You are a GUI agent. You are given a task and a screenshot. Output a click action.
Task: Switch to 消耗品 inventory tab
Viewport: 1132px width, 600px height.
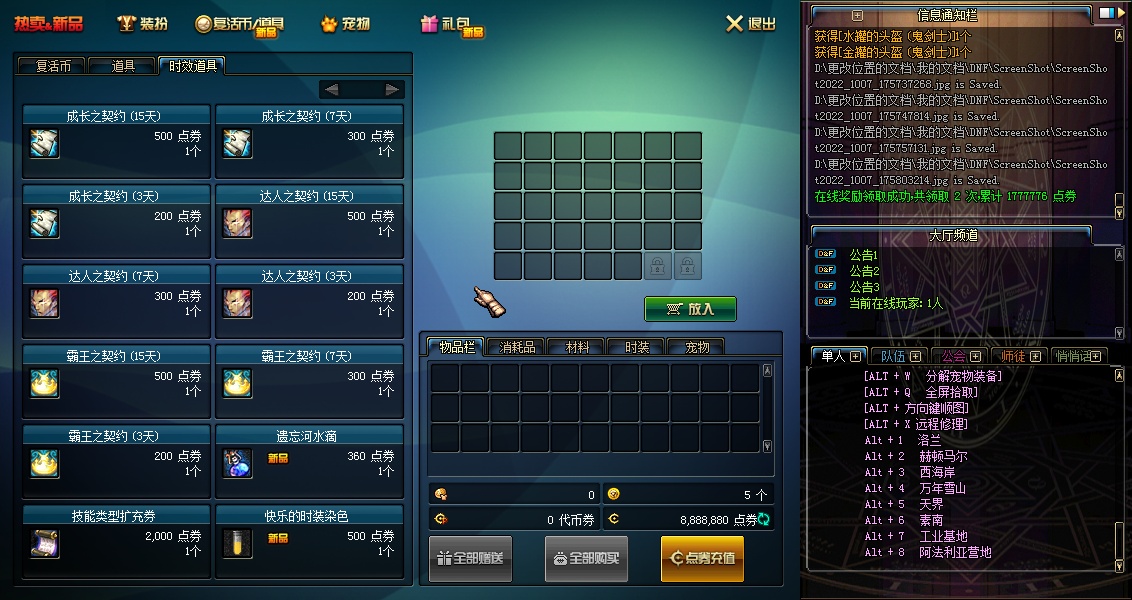(516, 347)
